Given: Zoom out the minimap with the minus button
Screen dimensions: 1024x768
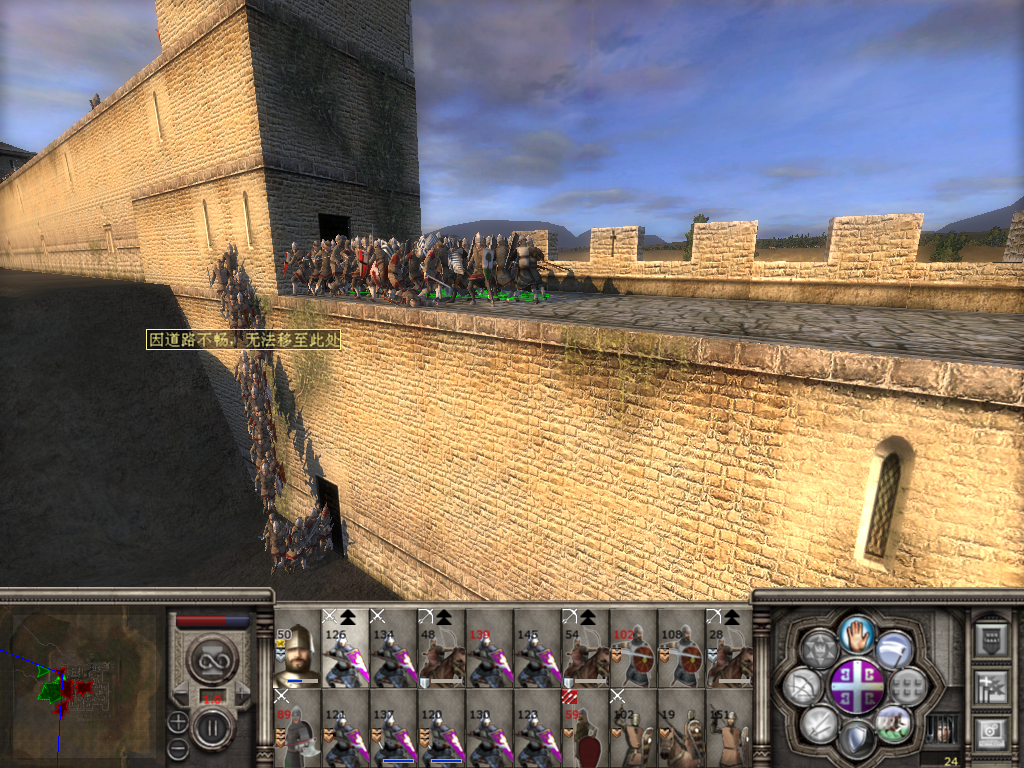Looking at the screenshot, I should click(177, 747).
